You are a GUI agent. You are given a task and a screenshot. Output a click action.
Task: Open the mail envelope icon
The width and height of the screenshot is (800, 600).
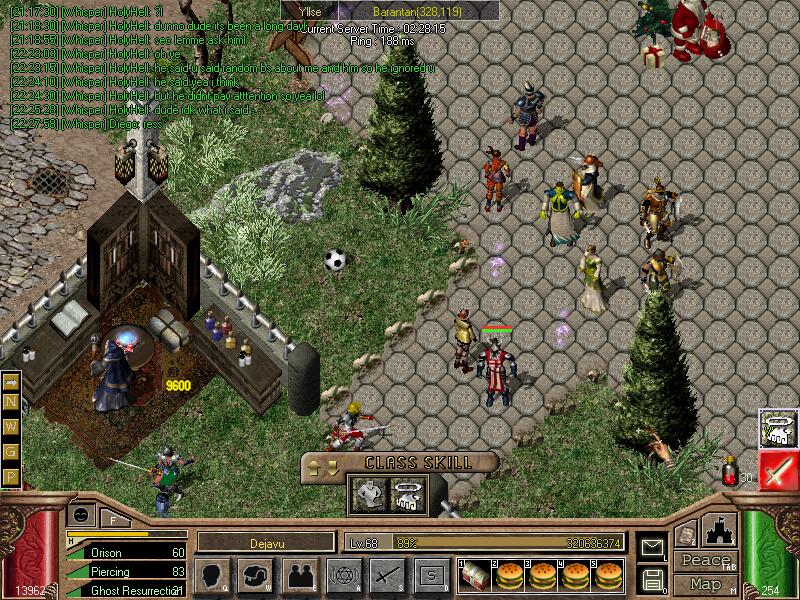pos(653,548)
